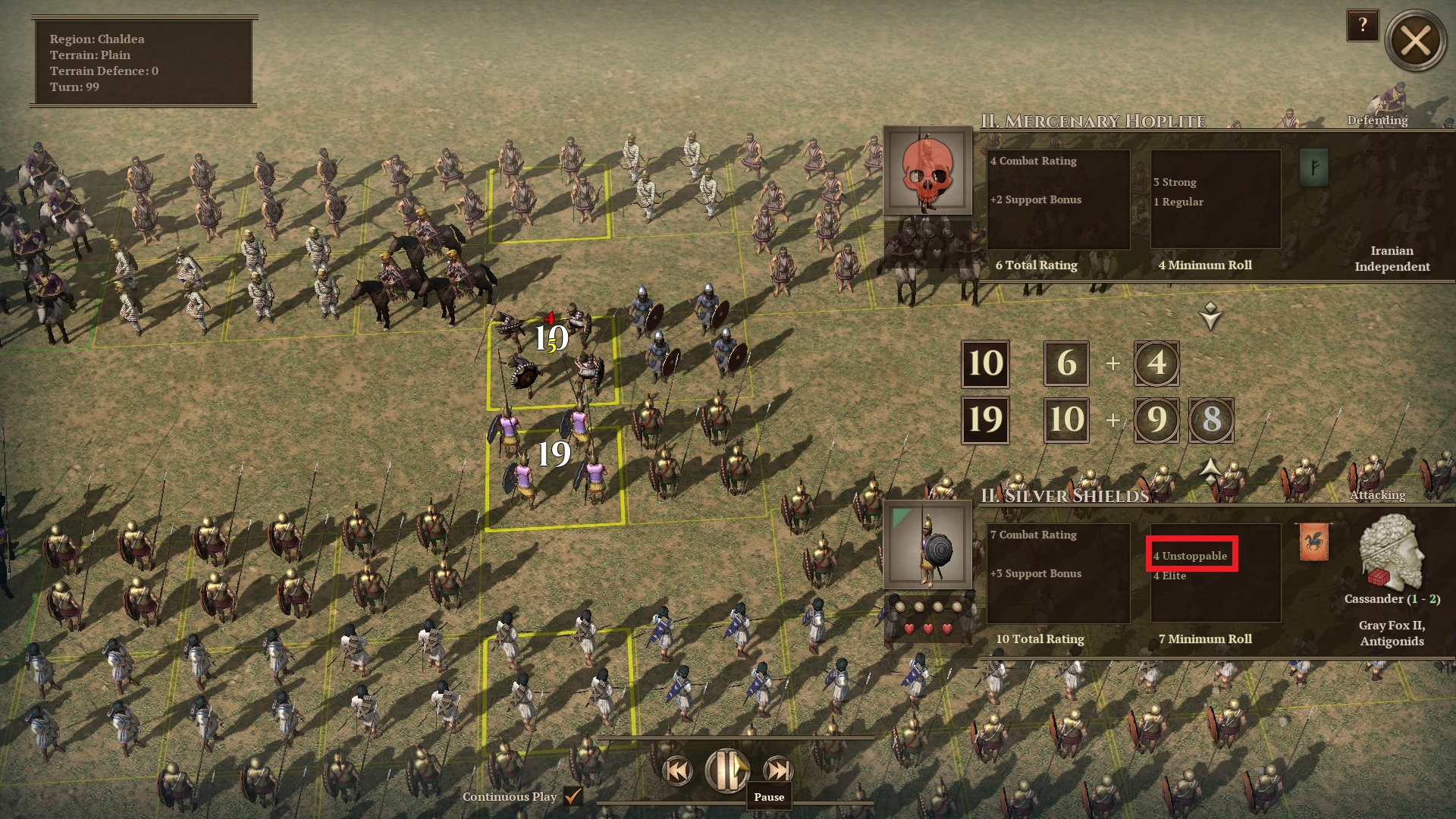Click the red skull Mercenary Hoplite portrait
The width and height of the screenshot is (1456, 819).
(x=927, y=172)
